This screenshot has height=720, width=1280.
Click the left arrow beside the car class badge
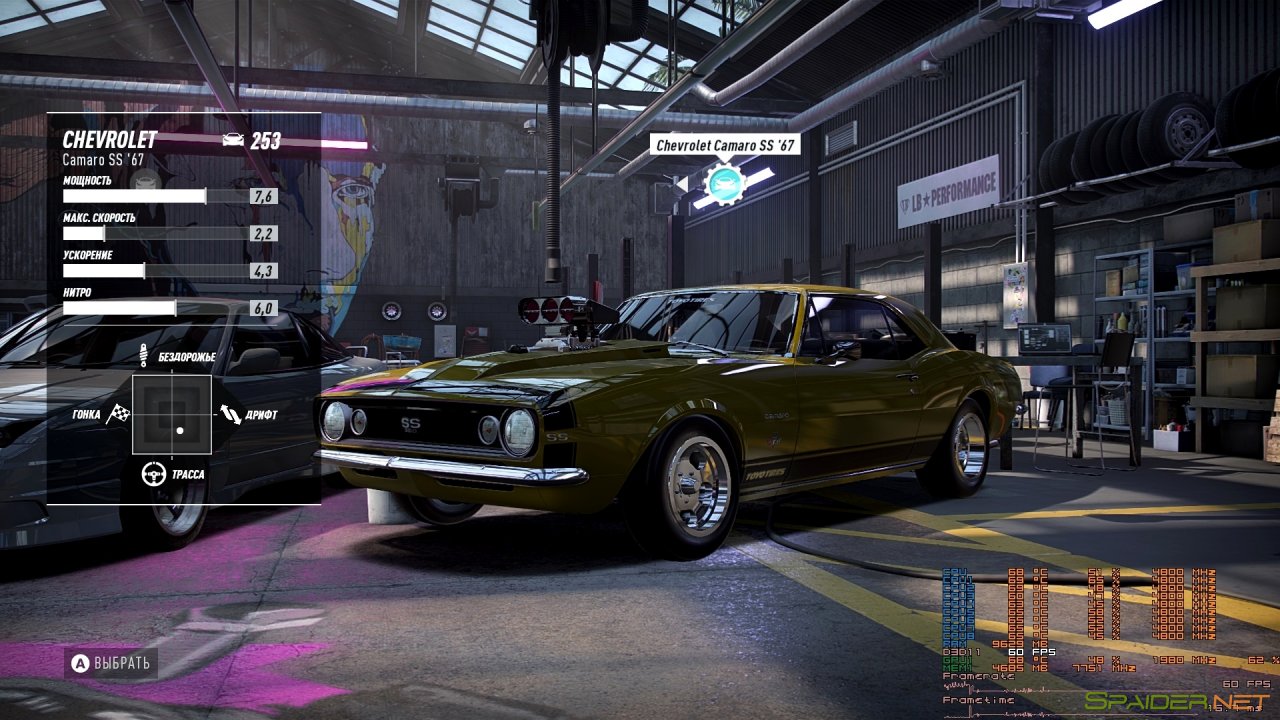pos(684,186)
